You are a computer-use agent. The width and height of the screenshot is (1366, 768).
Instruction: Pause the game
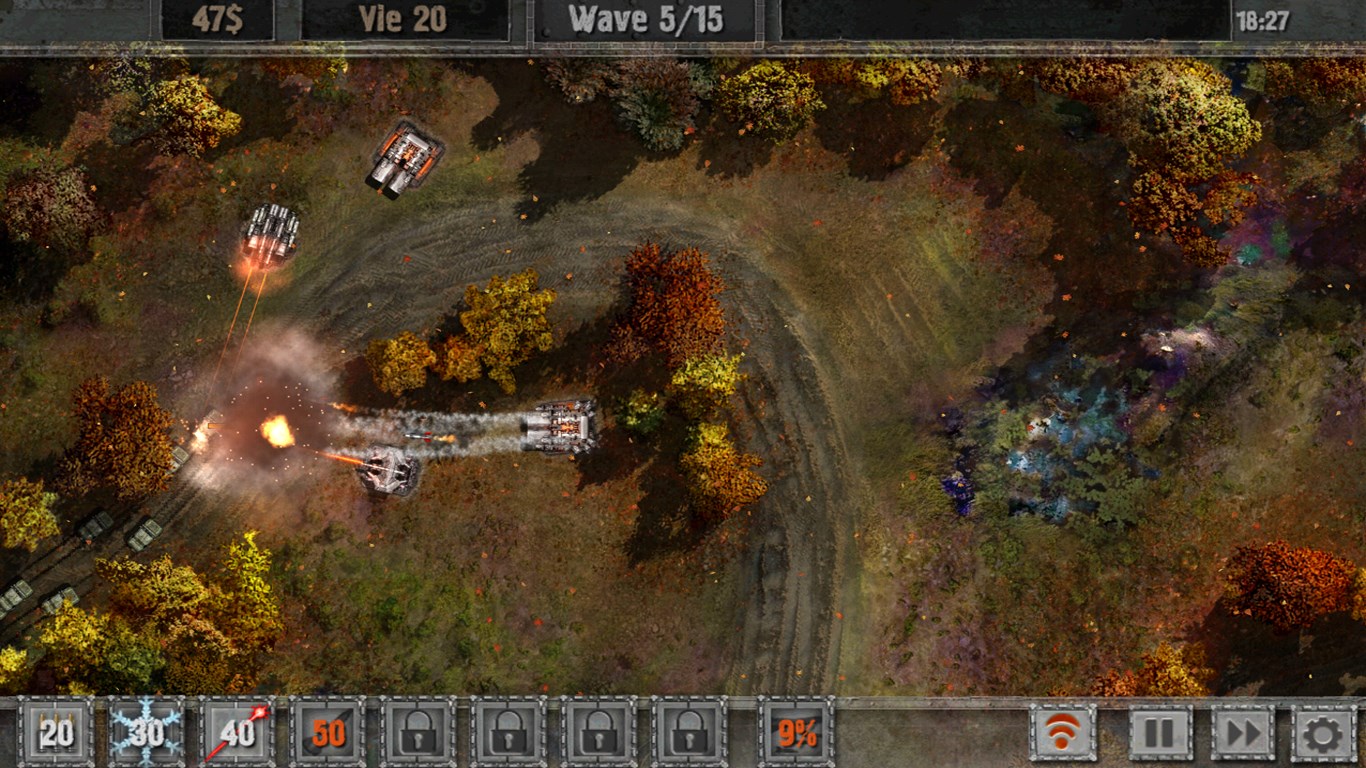[1160, 733]
